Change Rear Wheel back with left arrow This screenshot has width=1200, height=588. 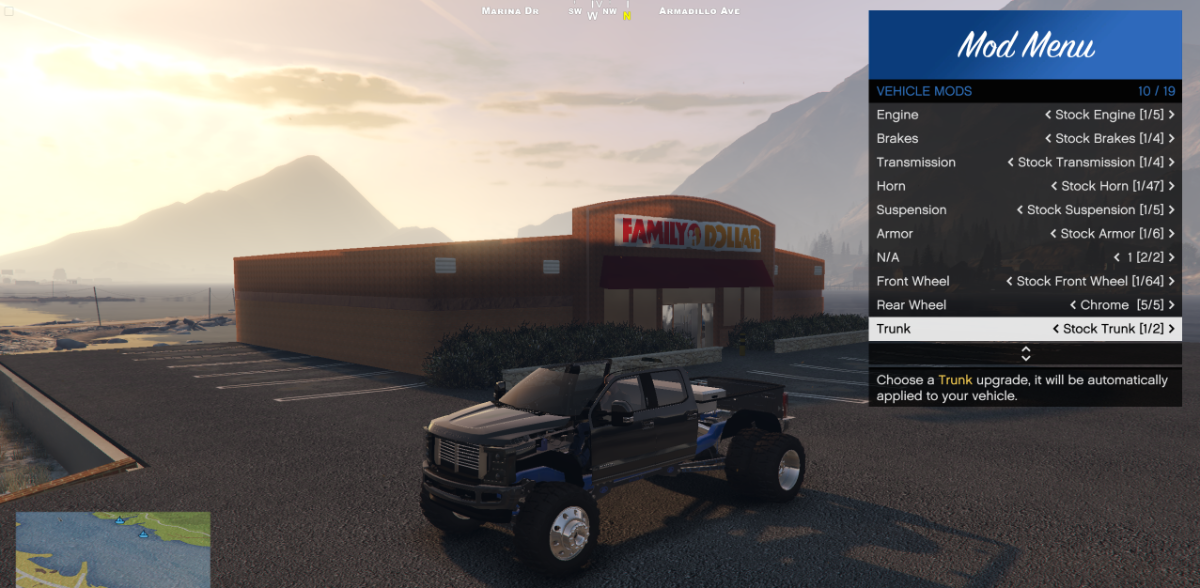1073,305
